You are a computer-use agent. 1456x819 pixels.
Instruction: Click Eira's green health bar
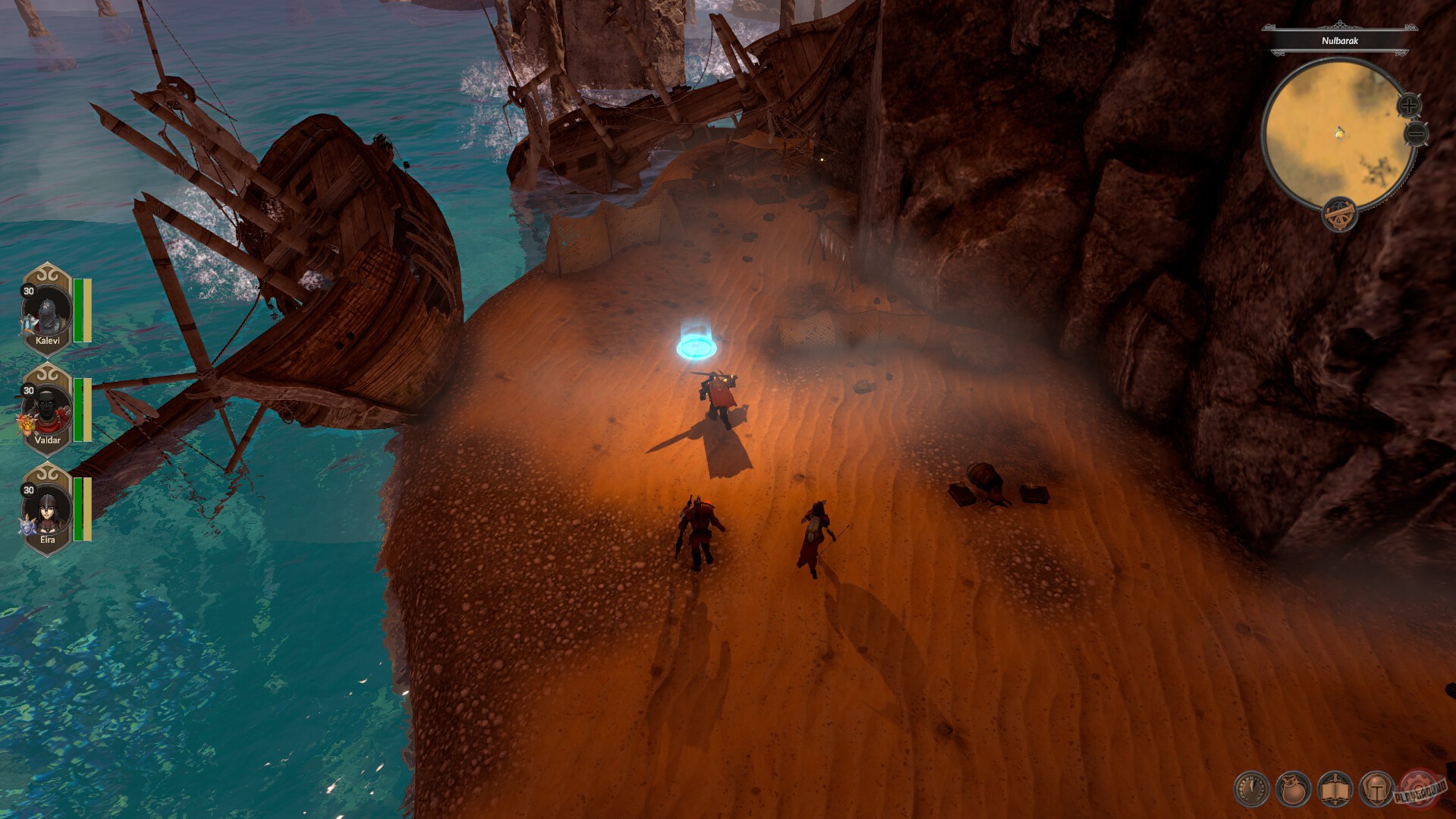coord(77,509)
